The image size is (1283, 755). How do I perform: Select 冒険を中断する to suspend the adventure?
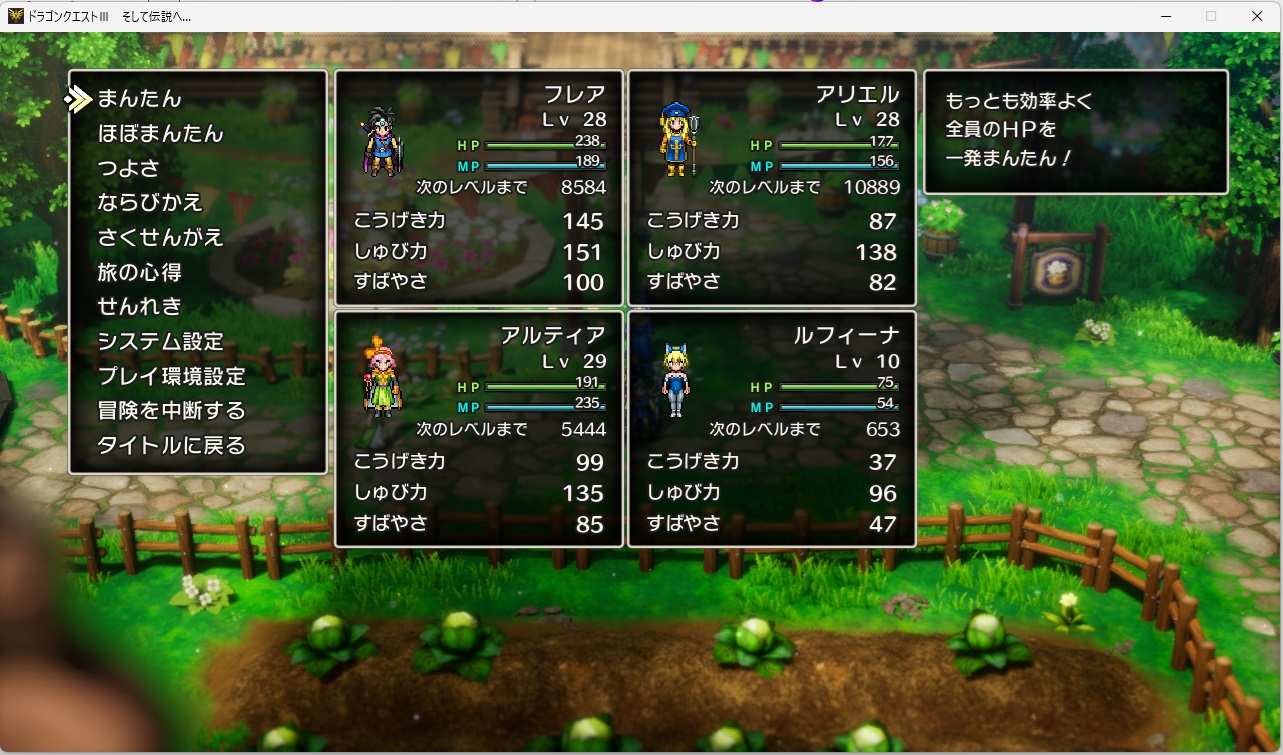171,411
